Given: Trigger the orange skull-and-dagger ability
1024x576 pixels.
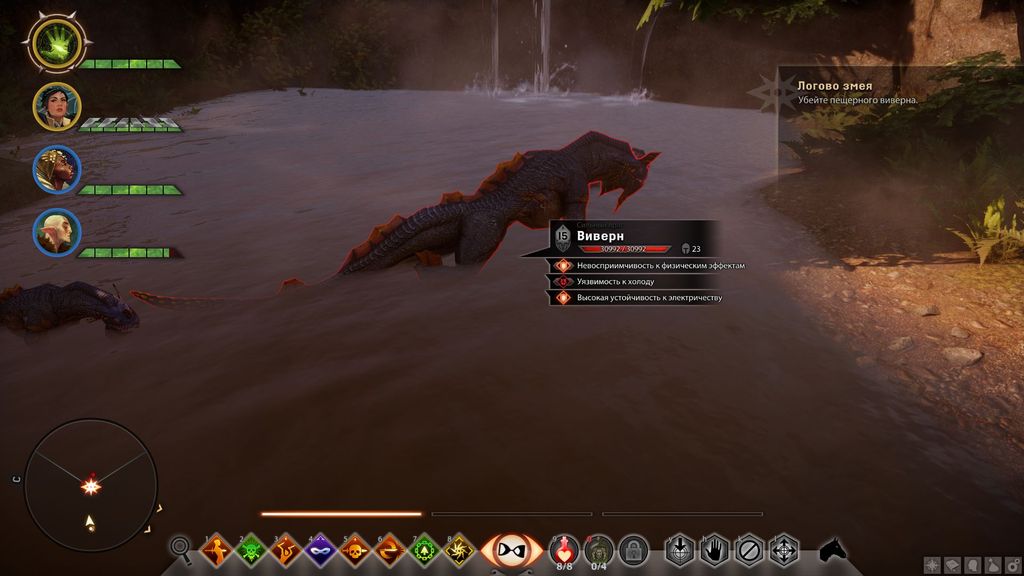Looking at the screenshot, I should 354,549.
